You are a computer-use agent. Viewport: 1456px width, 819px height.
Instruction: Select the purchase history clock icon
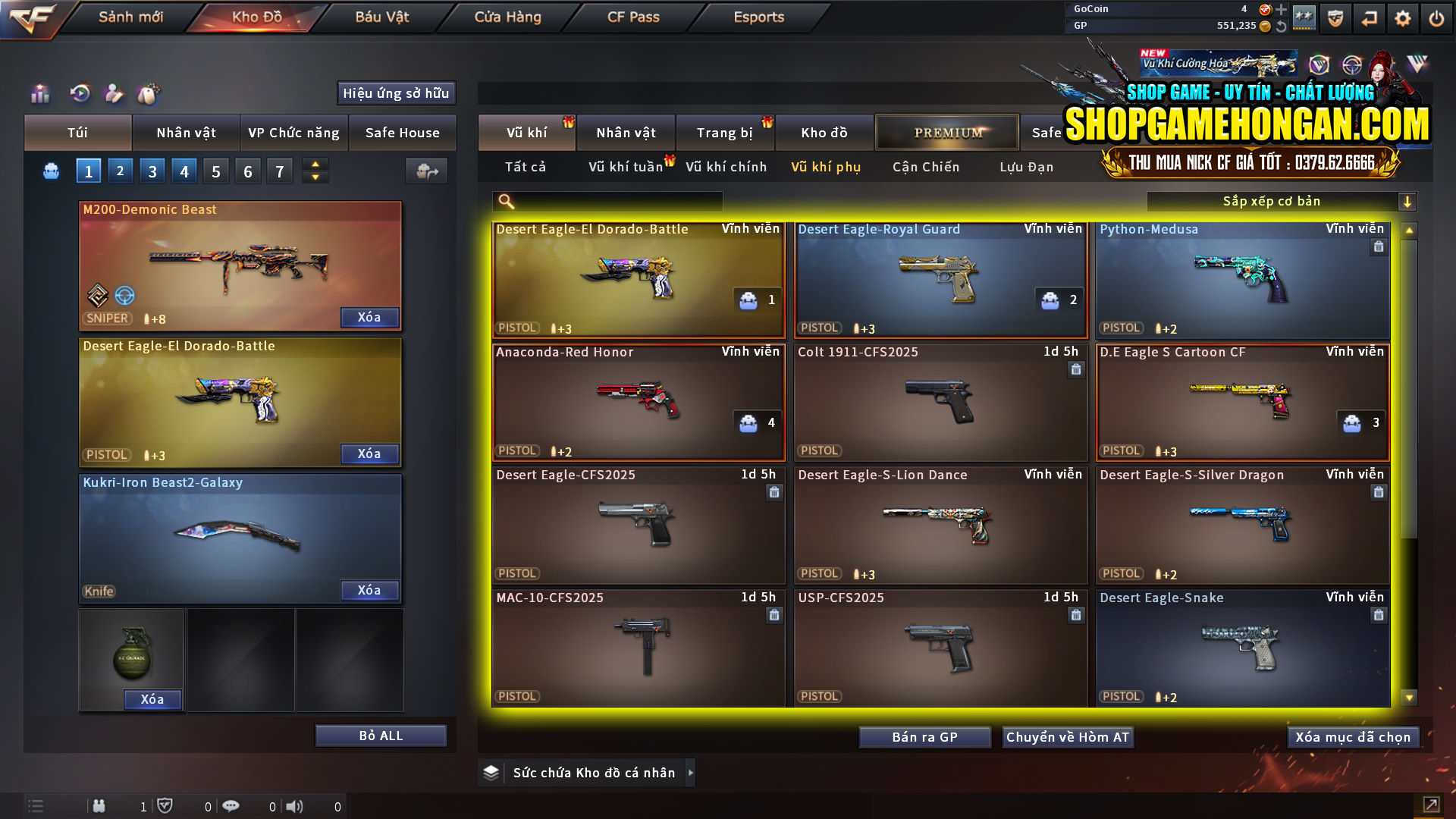point(80,94)
